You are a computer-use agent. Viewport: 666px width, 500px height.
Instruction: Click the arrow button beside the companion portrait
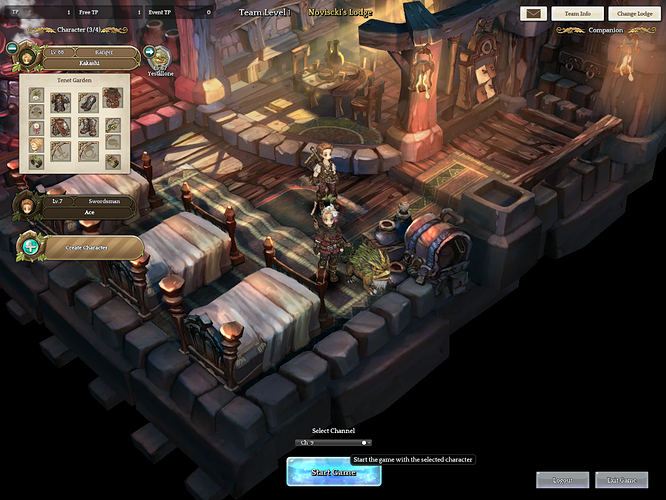point(150,52)
